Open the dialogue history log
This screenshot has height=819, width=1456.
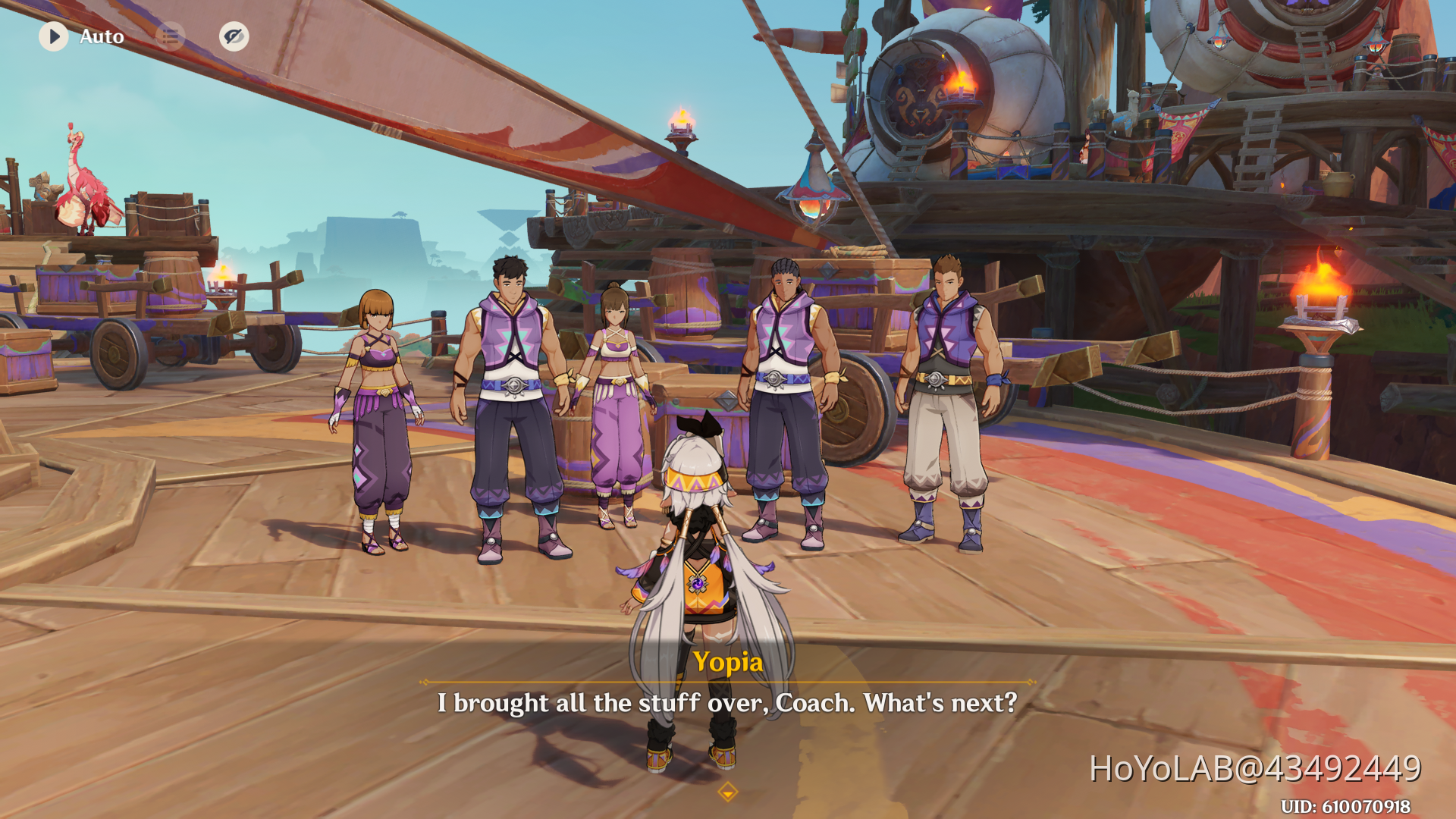[x=170, y=36]
